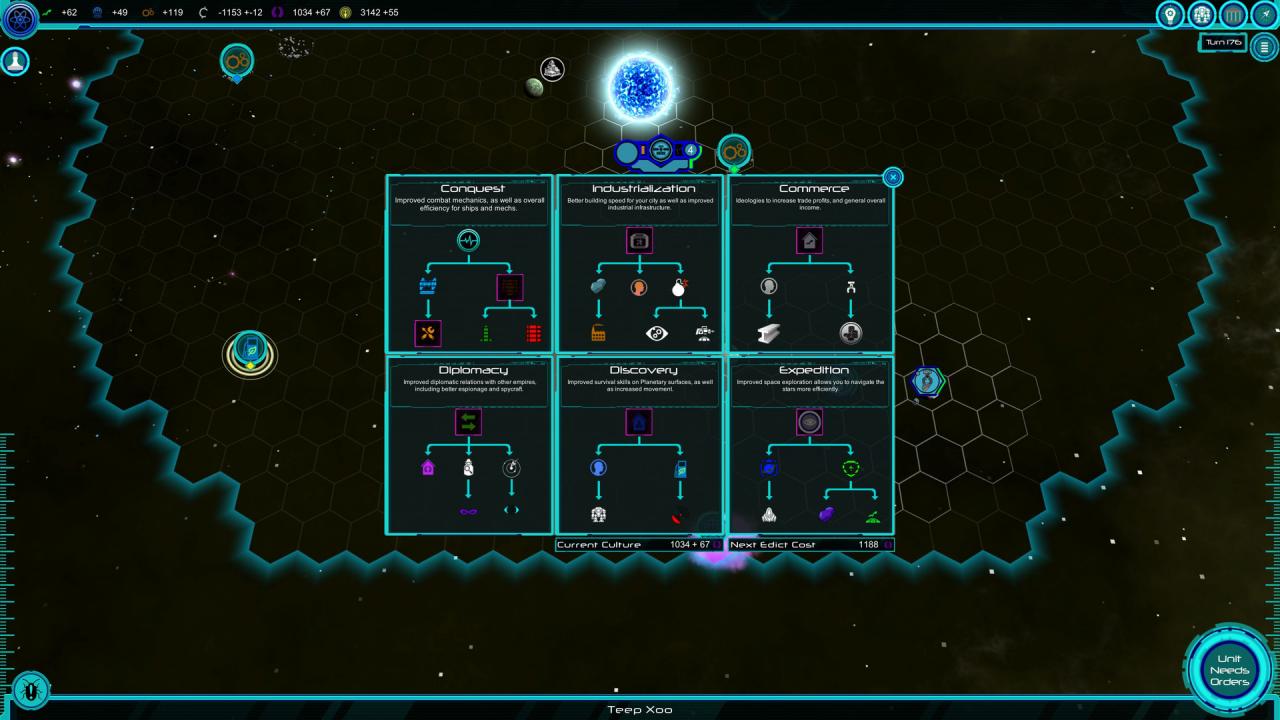Select the steel beam edict in Commerce
The width and height of the screenshot is (1280, 720).
769,334
